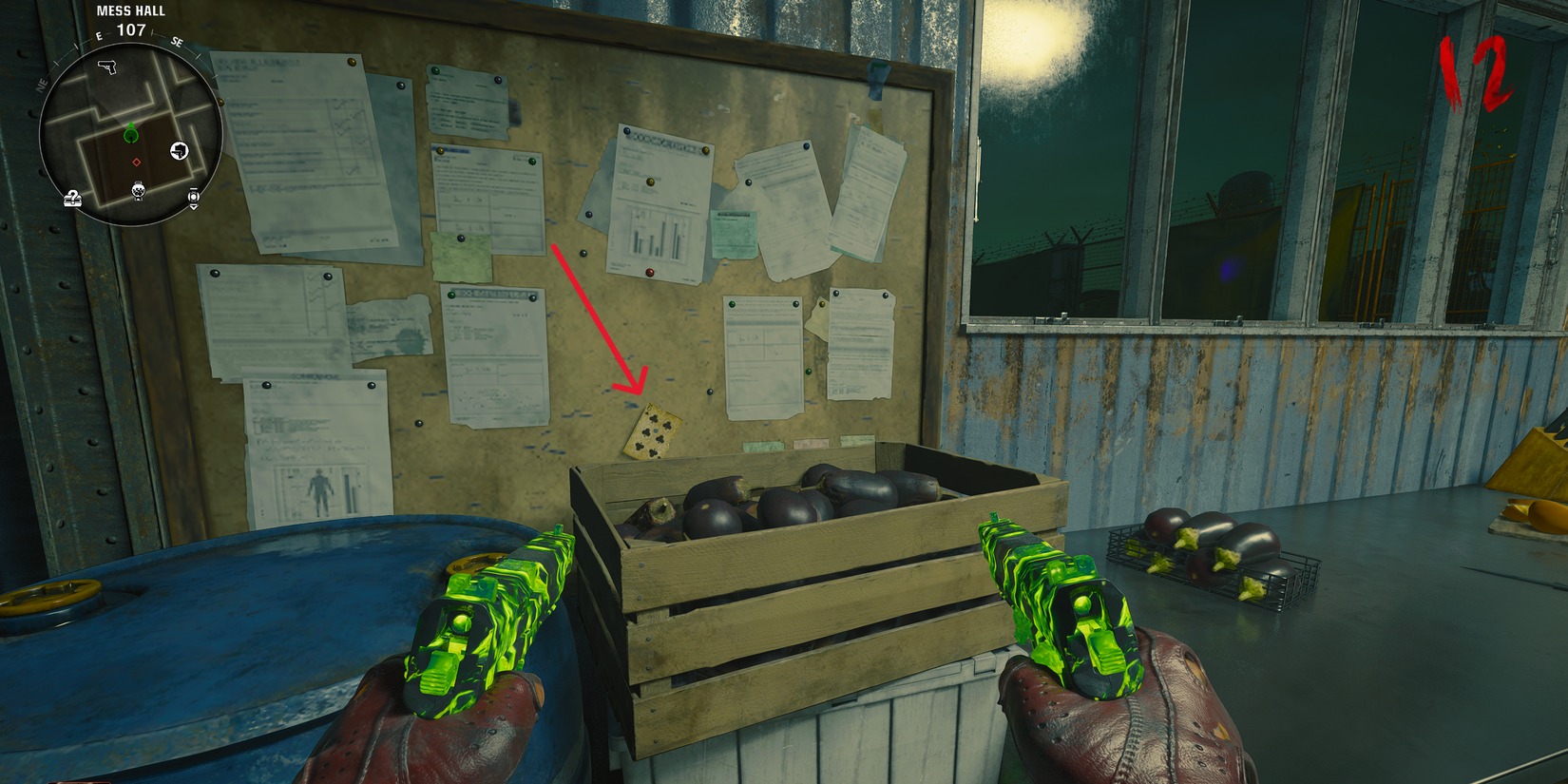
Task: Select the pistol icon on the minimap
Action: pos(106,67)
